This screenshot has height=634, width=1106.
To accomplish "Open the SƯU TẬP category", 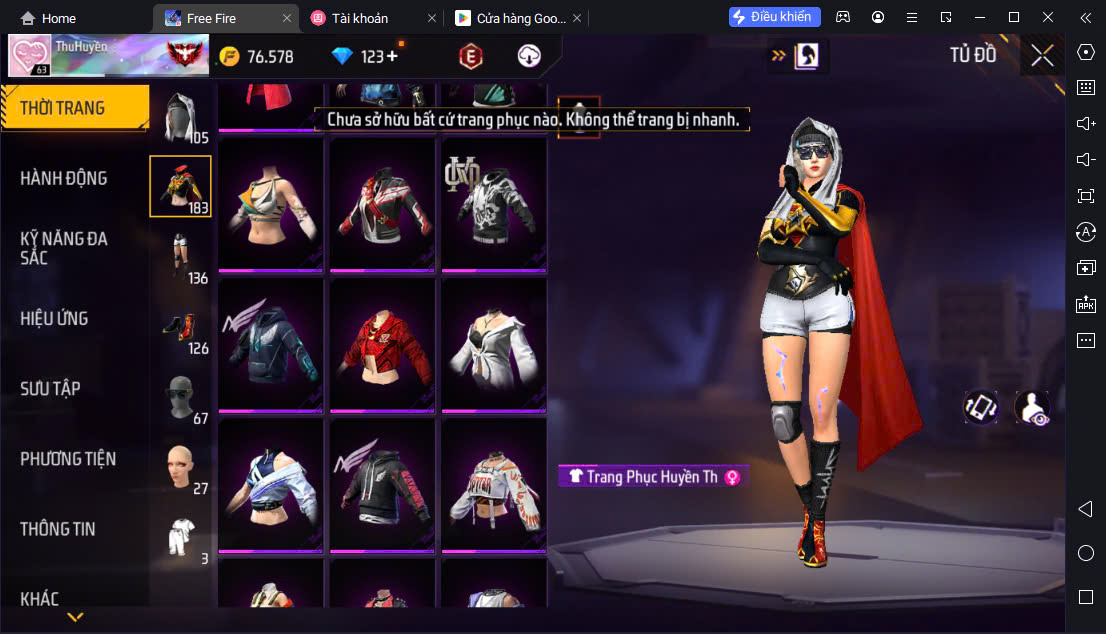I will 50,388.
